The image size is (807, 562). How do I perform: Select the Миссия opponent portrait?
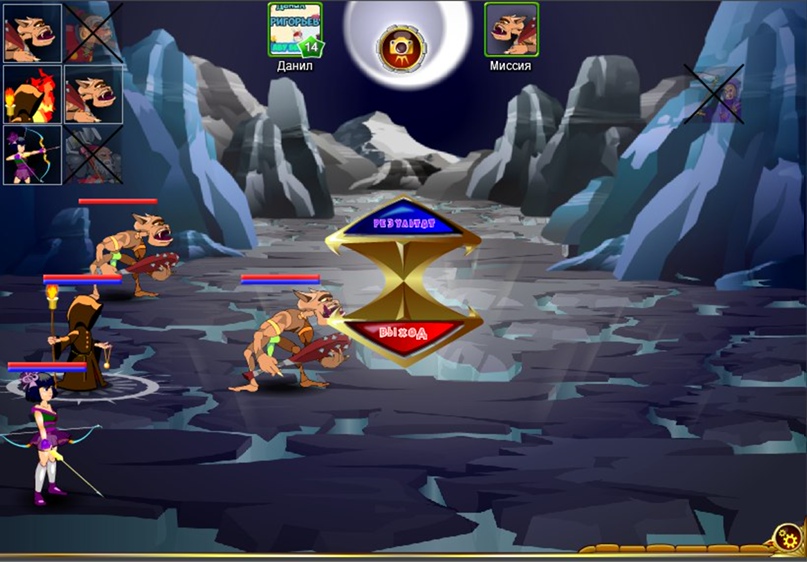tap(511, 29)
